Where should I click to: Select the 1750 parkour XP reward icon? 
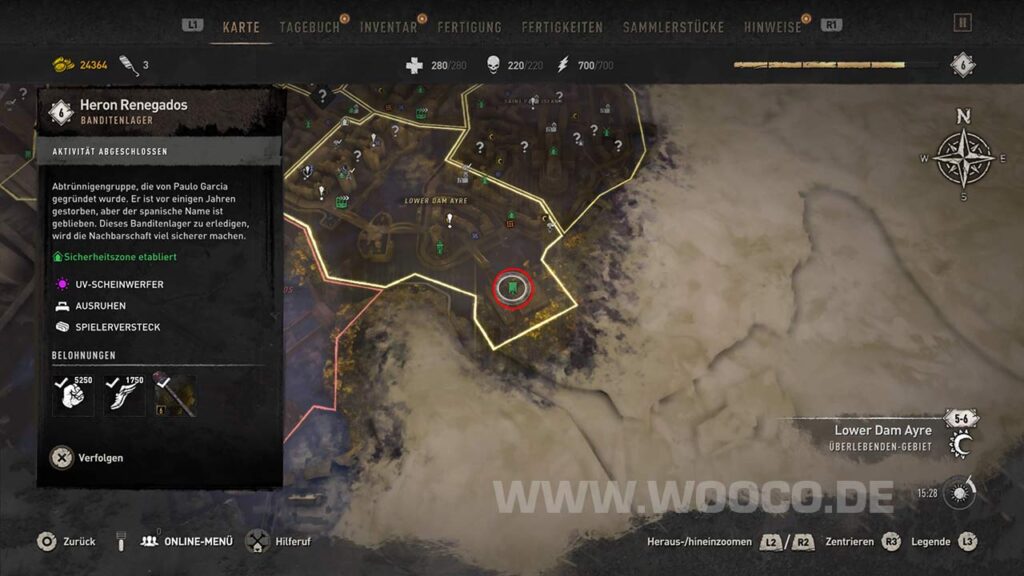[124, 395]
